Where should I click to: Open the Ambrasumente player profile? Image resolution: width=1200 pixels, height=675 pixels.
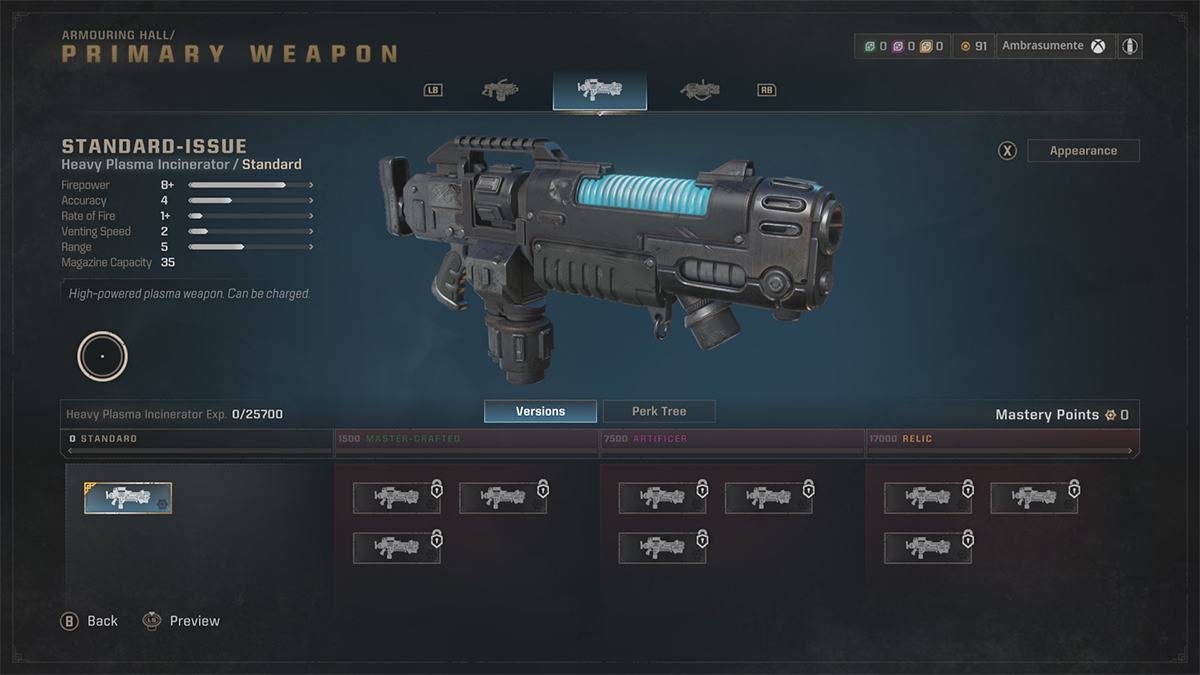(1053, 46)
